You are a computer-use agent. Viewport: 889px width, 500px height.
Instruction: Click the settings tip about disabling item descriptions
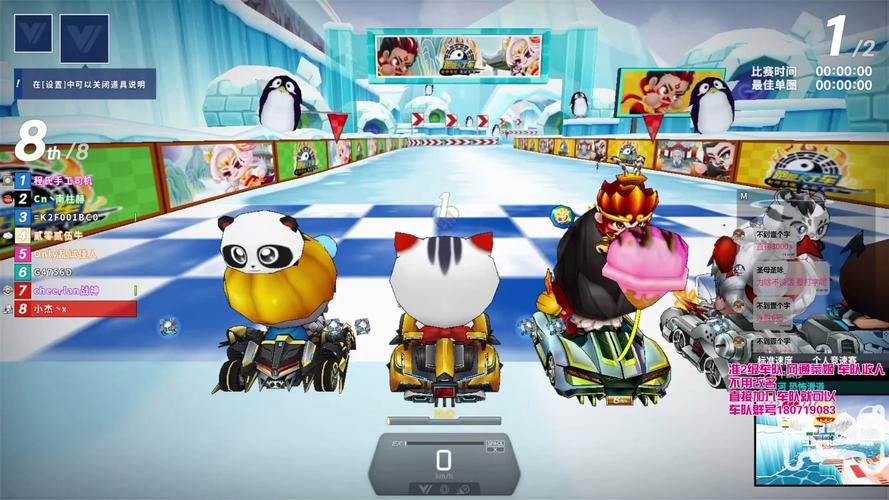pos(85,85)
